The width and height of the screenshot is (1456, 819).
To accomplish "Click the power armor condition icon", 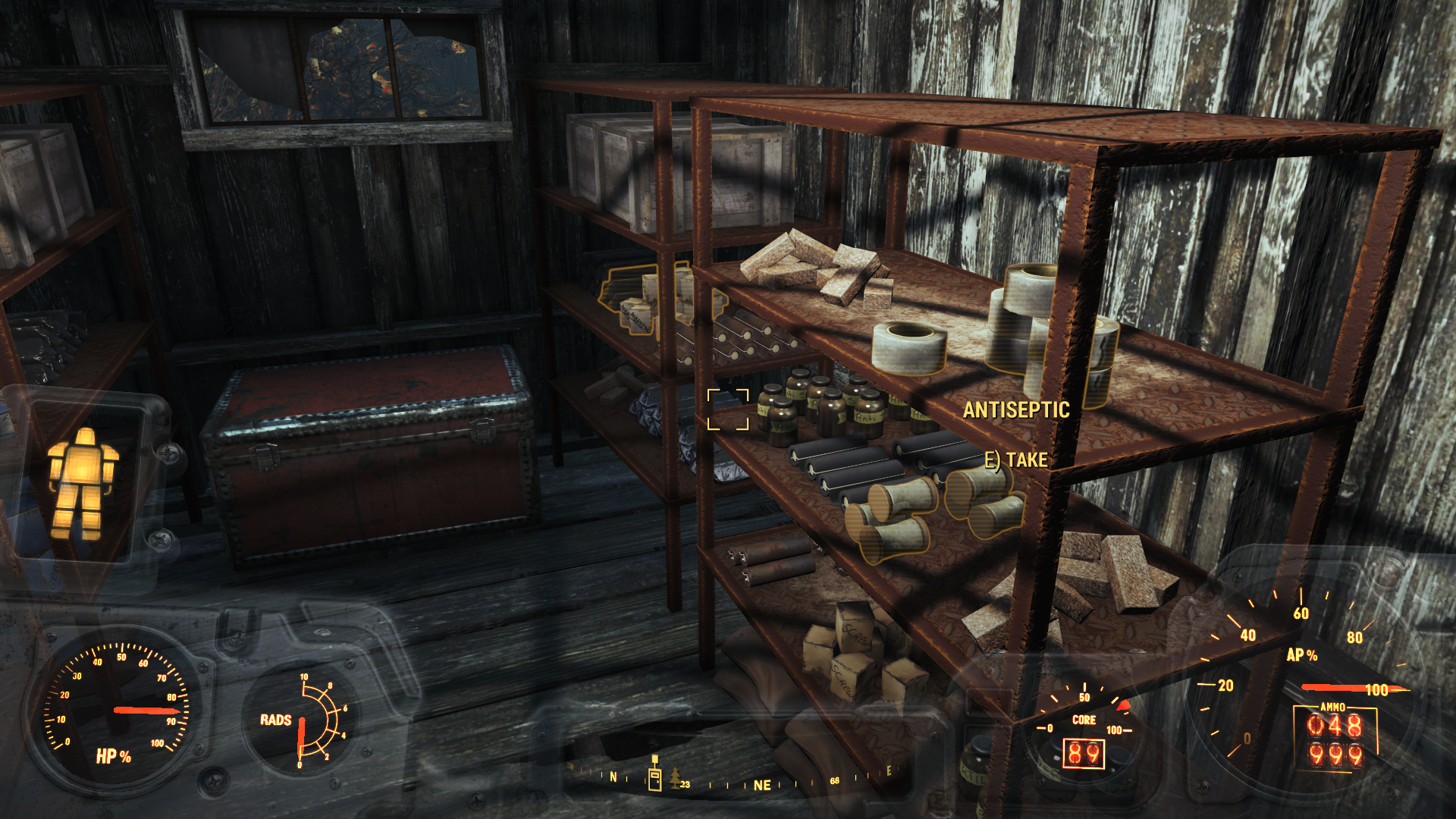I will 83,483.
